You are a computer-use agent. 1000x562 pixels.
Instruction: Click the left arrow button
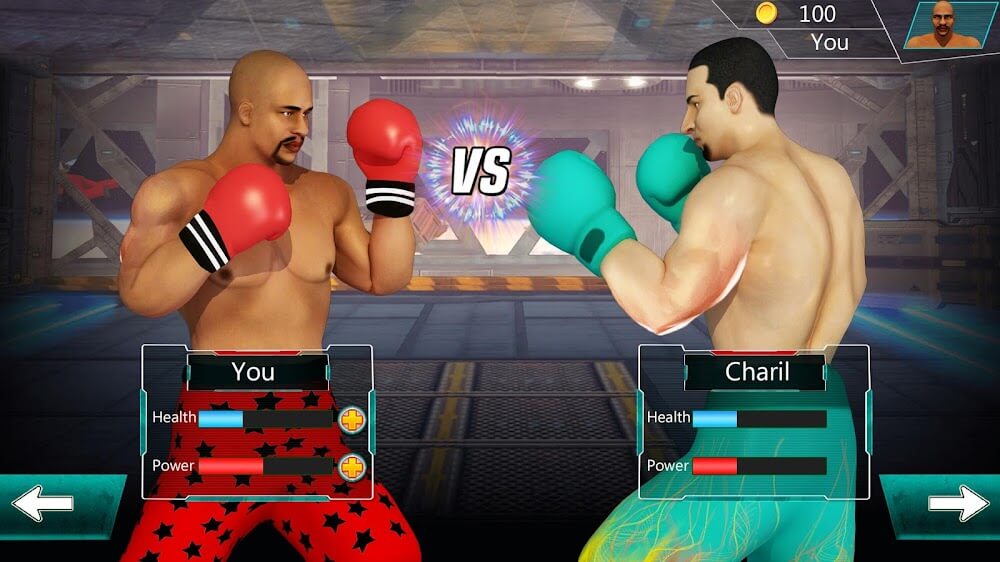(x=44, y=504)
